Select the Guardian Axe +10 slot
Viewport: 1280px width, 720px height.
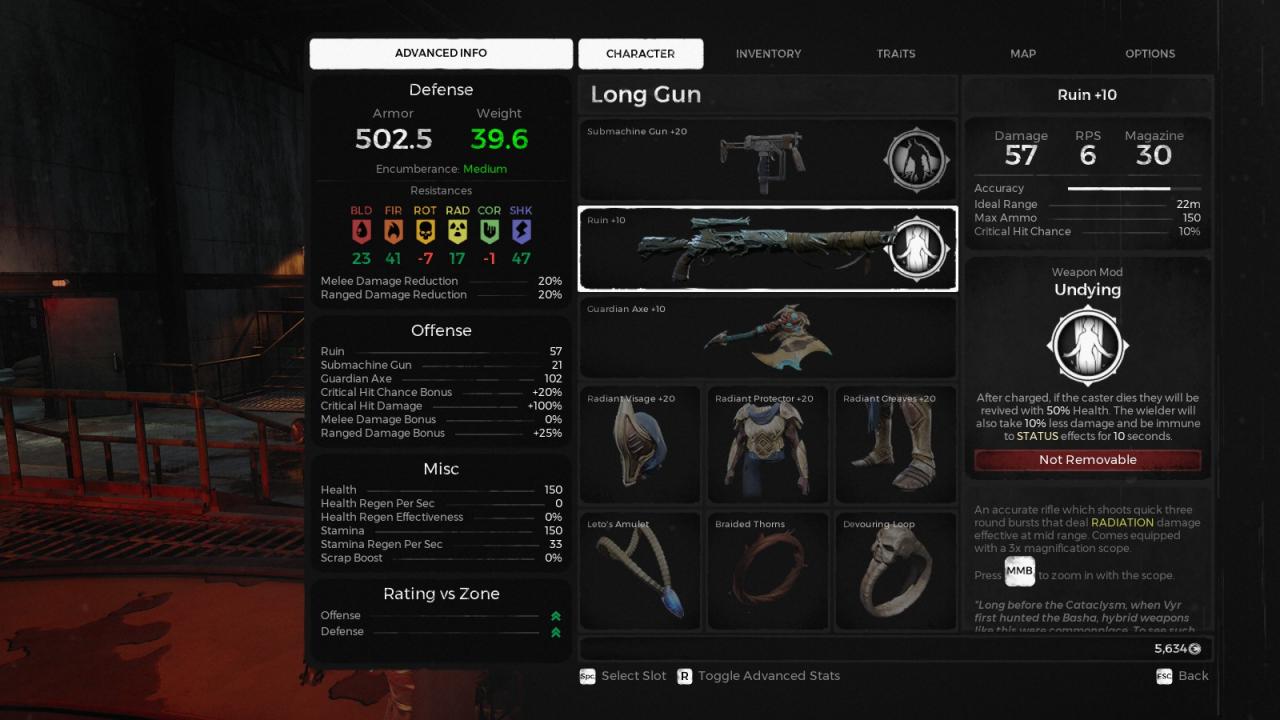coord(767,338)
